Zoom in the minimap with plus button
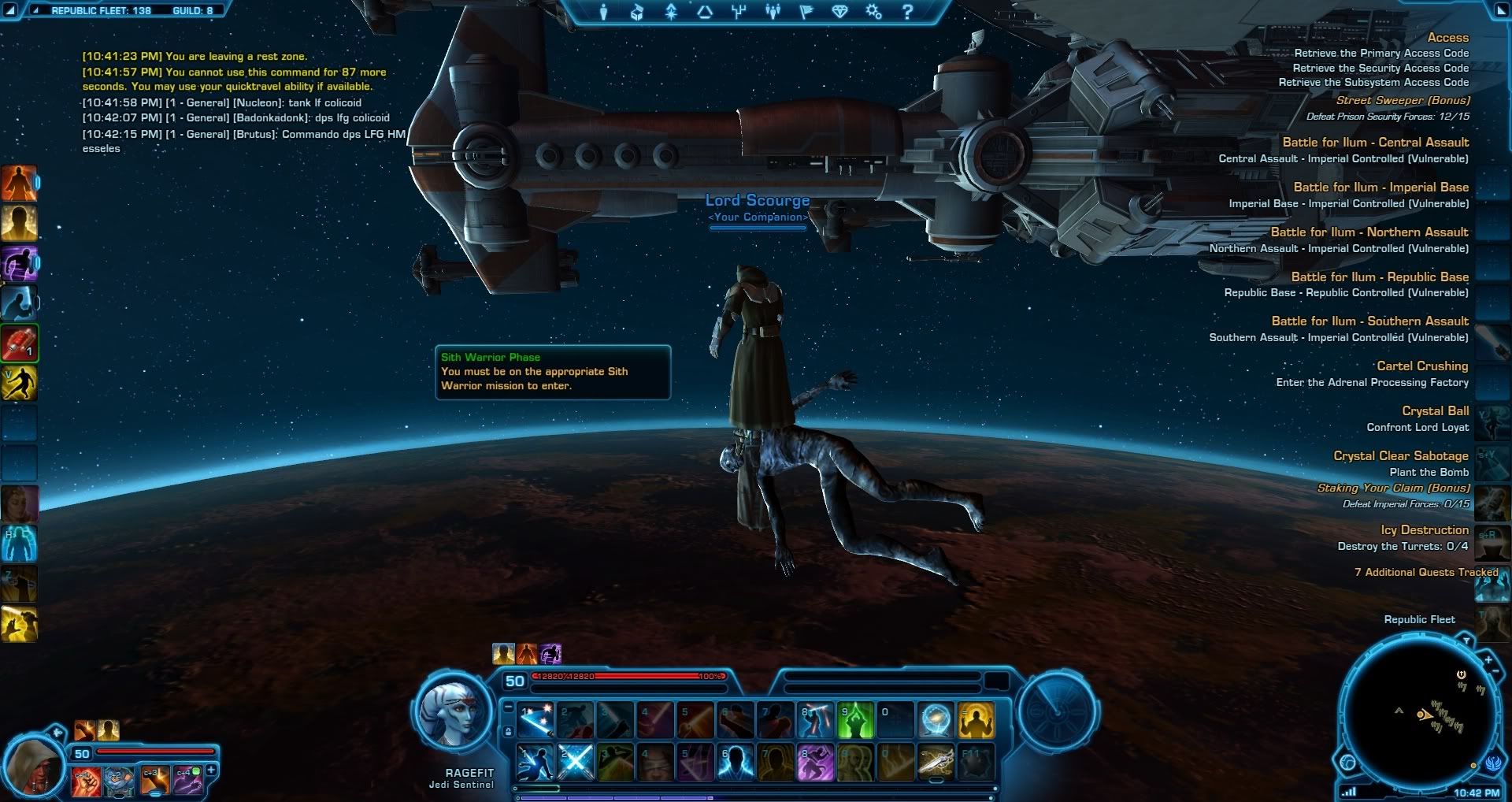 point(1488,660)
